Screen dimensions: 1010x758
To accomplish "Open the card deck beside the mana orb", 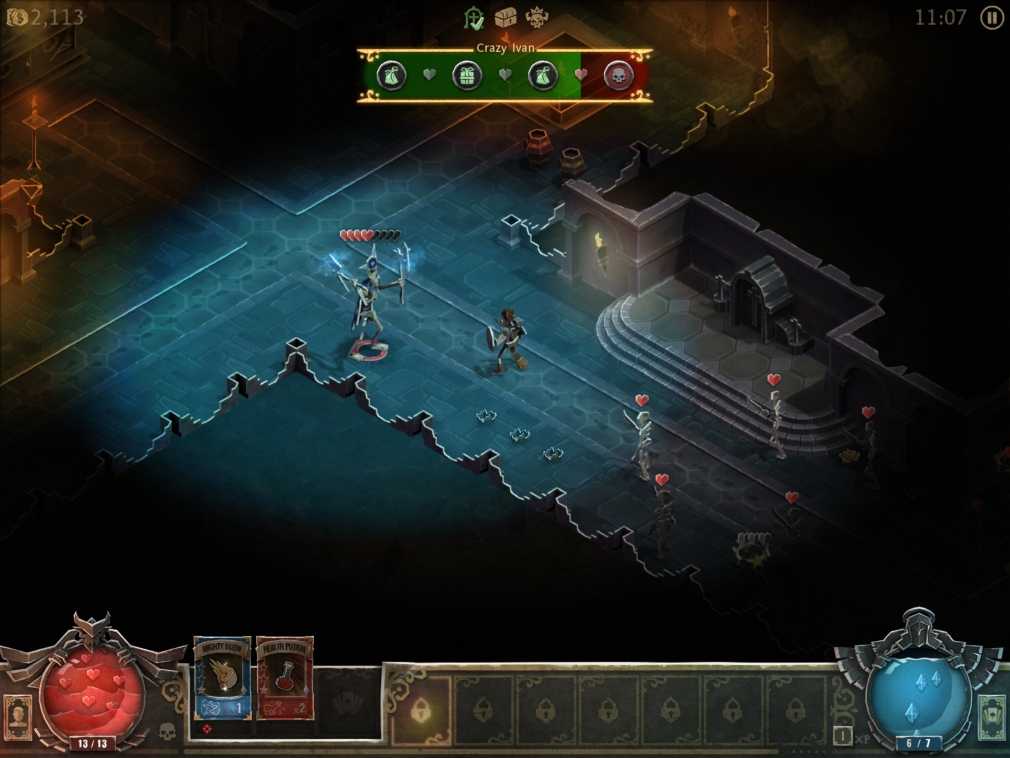I will [991, 716].
